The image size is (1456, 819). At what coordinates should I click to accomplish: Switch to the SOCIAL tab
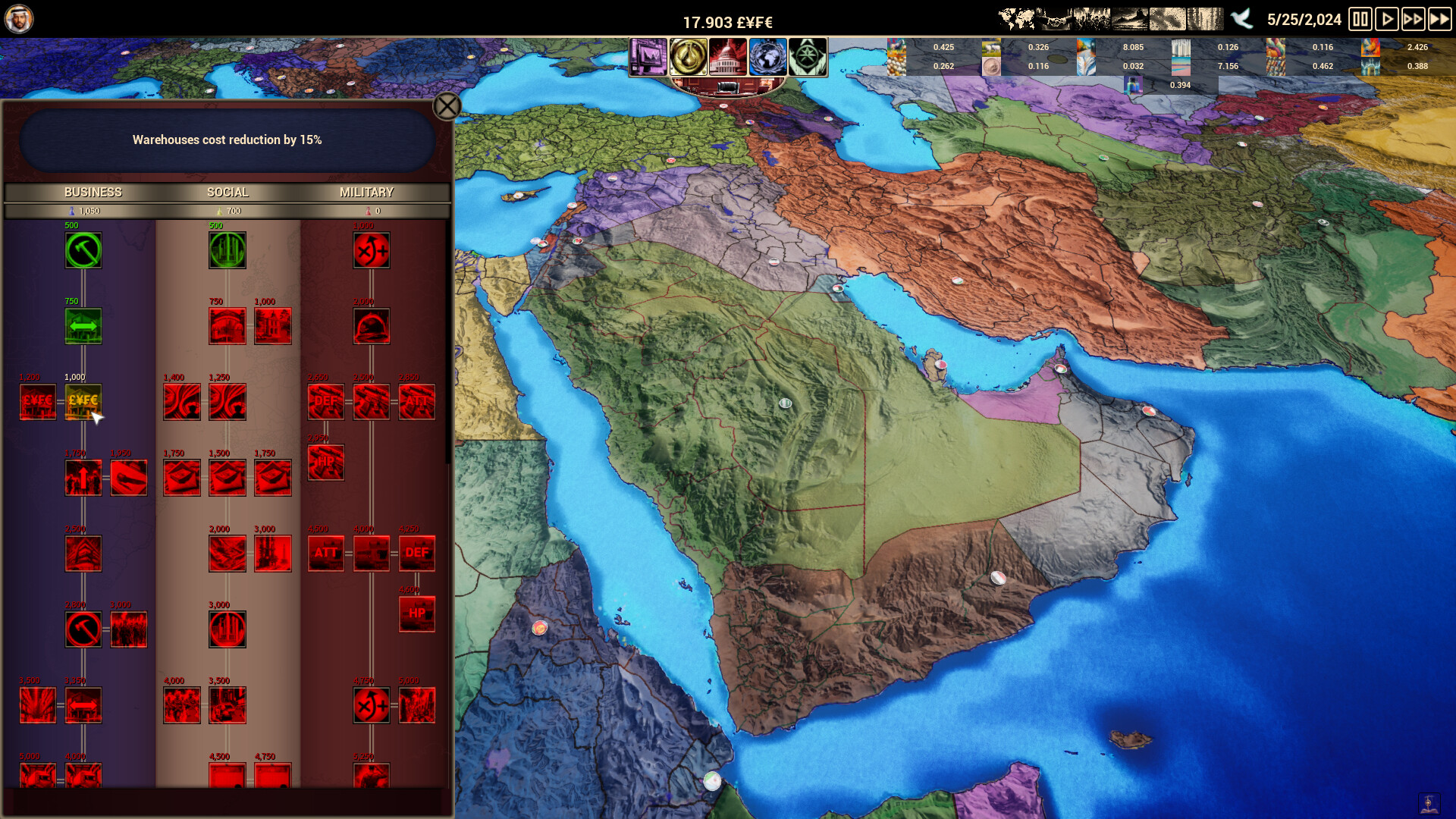227,192
